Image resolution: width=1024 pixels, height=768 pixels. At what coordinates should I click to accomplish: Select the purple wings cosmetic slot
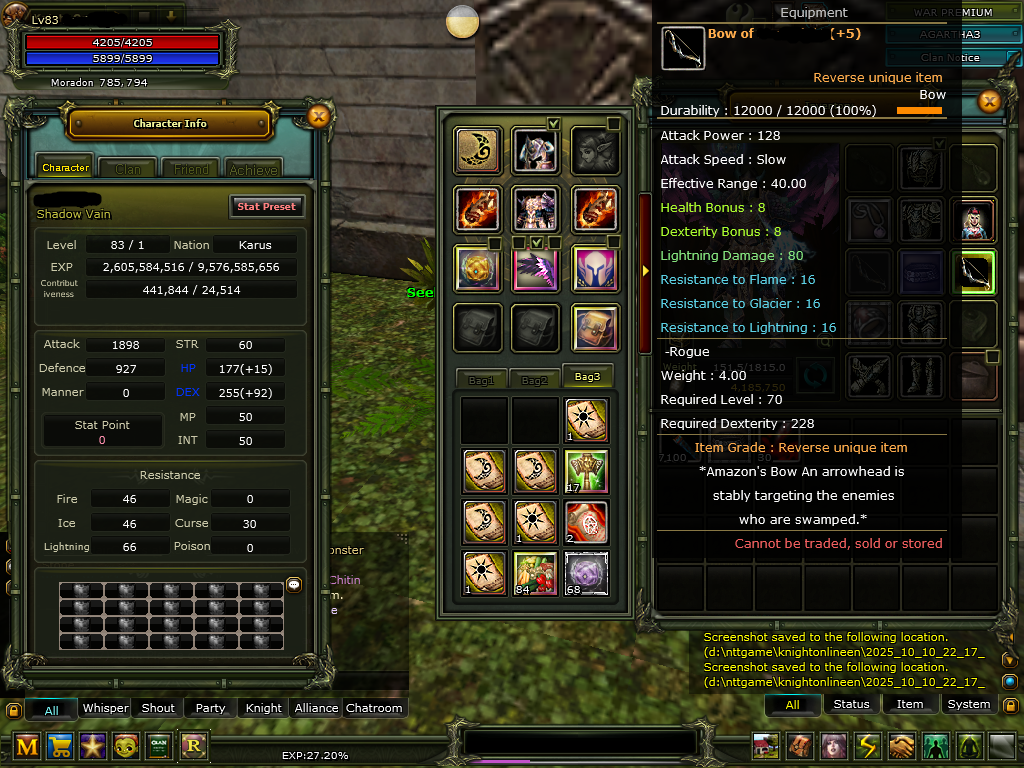(x=536, y=269)
